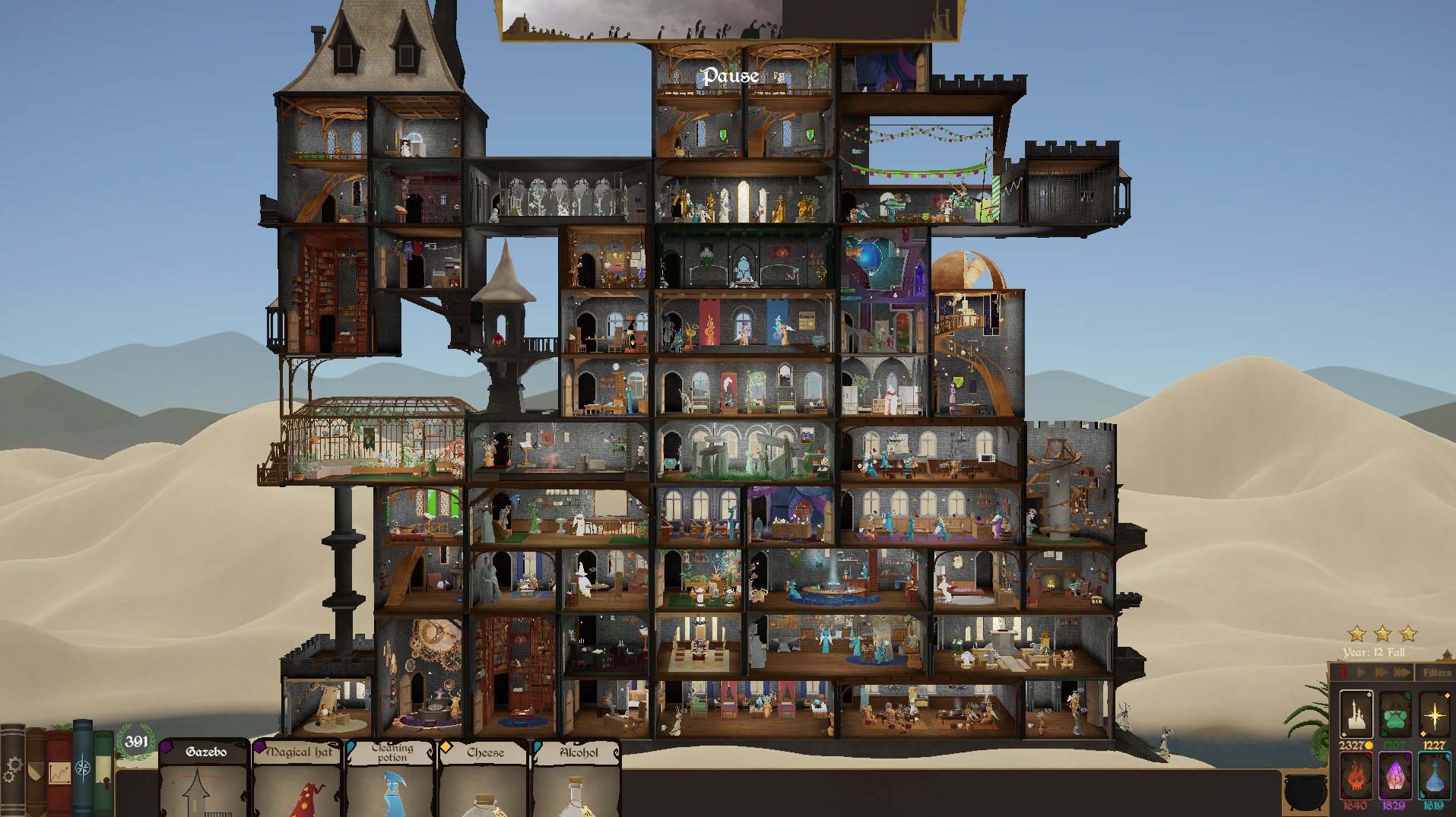Set game speed to double fast-forward
This screenshot has height=817, width=1456.
click(x=1381, y=673)
